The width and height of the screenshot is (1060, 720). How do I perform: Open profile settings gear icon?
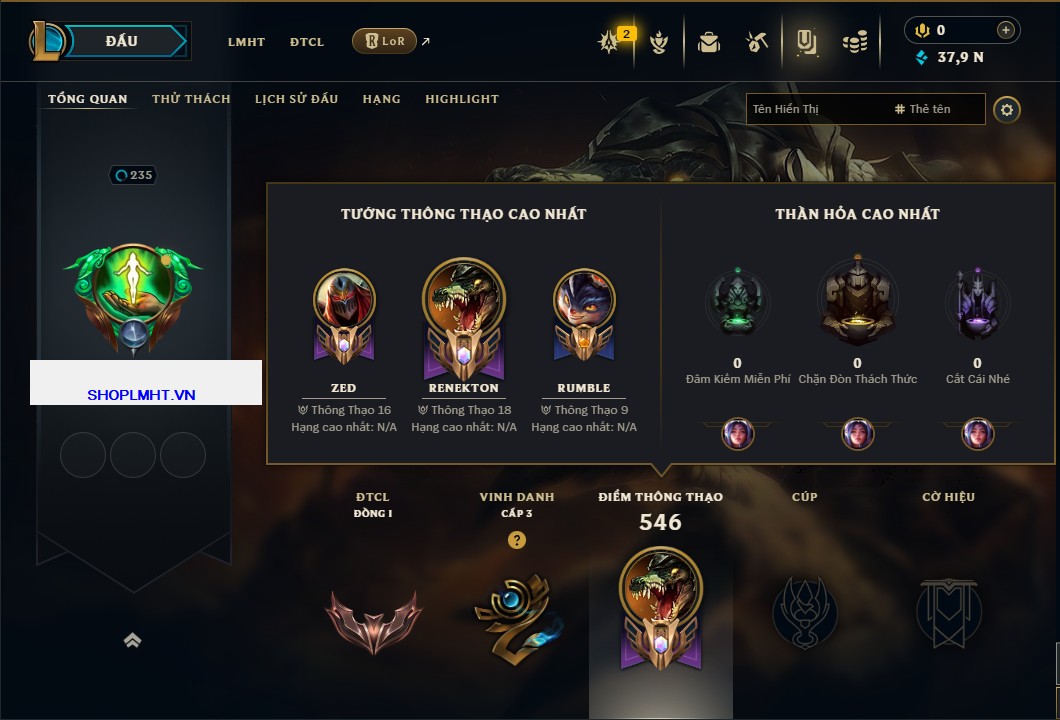(x=1007, y=109)
